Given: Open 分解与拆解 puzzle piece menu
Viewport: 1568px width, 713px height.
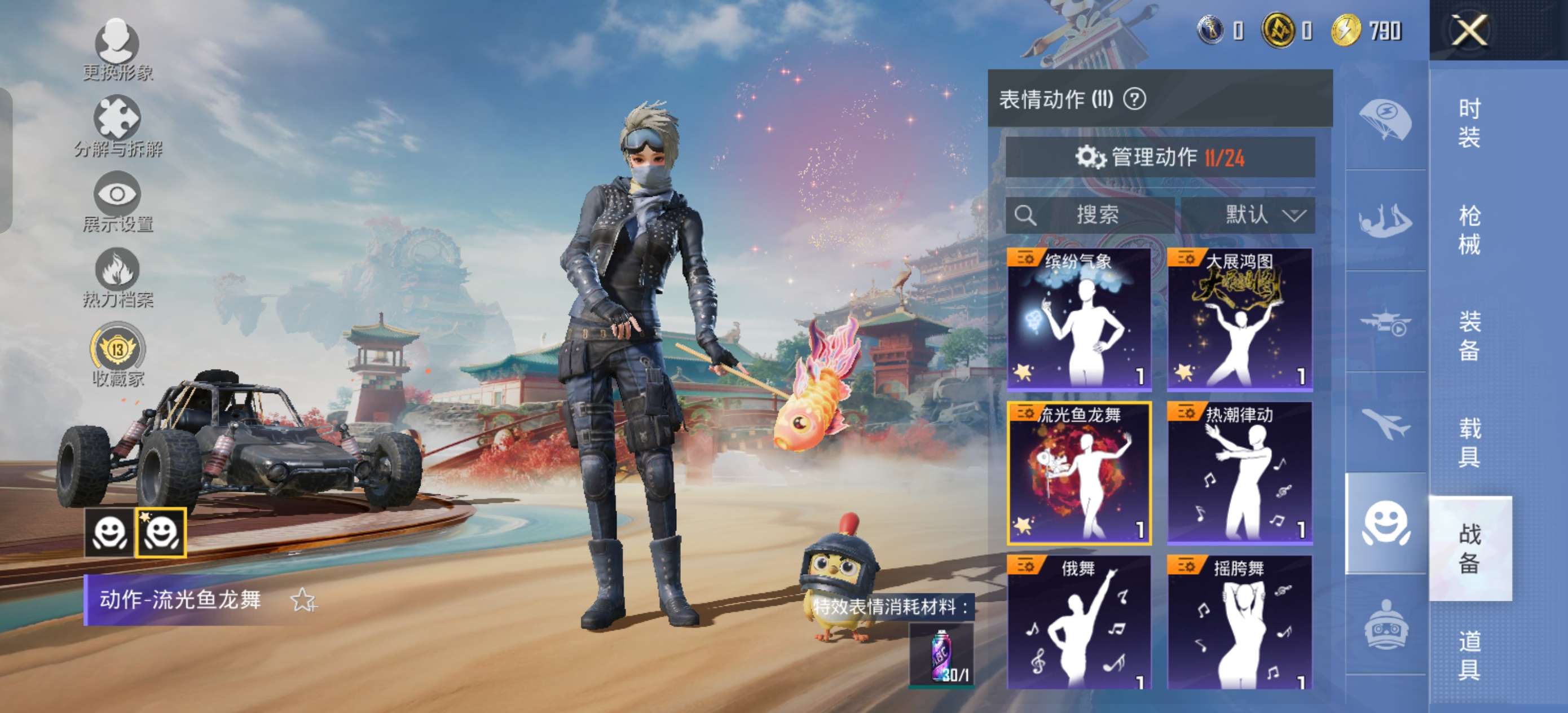Looking at the screenshot, I should (x=117, y=126).
